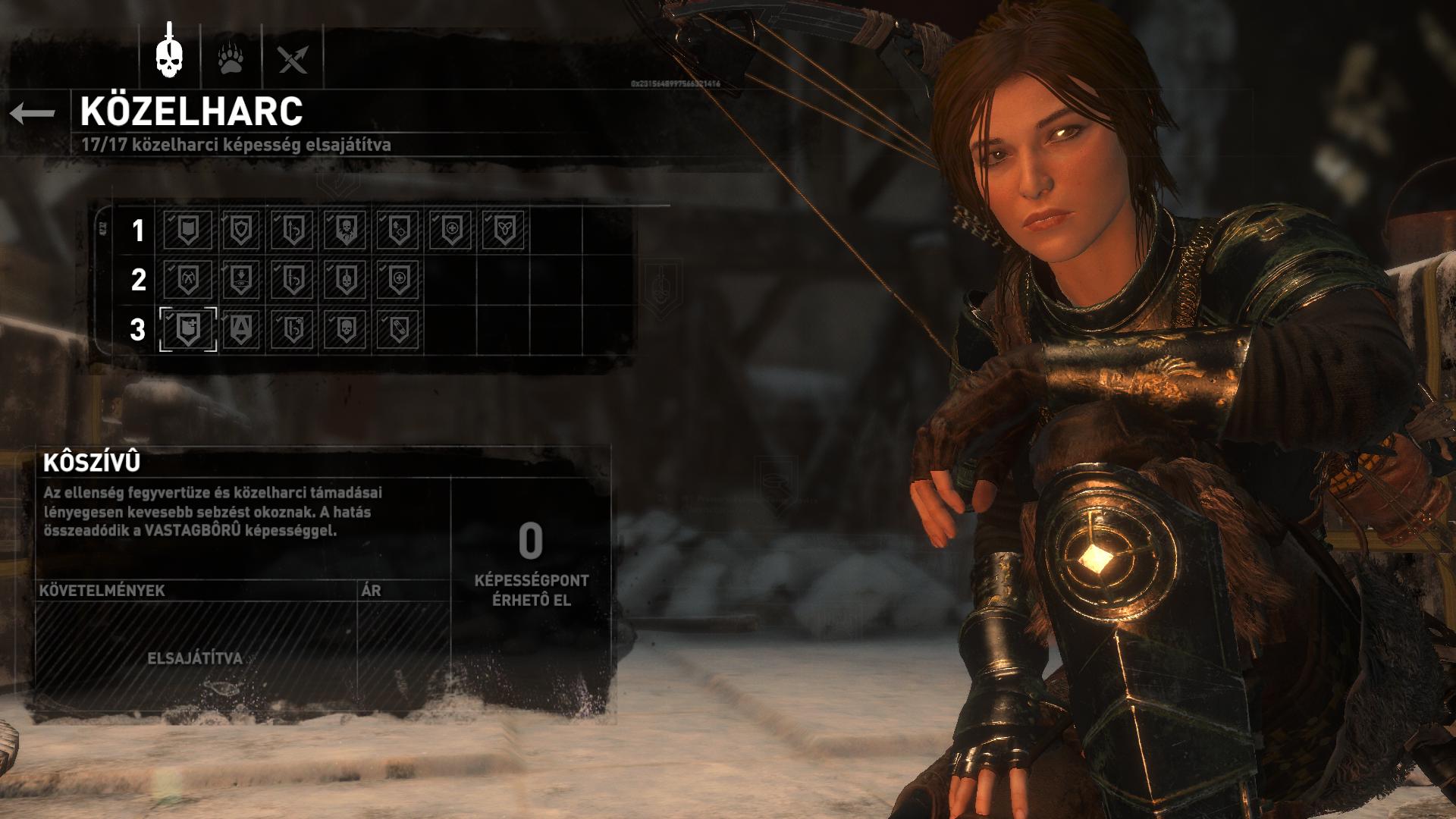Screen dimensions: 1456x819
Task: Select the tier 3 plain skull skill
Action: coord(346,329)
